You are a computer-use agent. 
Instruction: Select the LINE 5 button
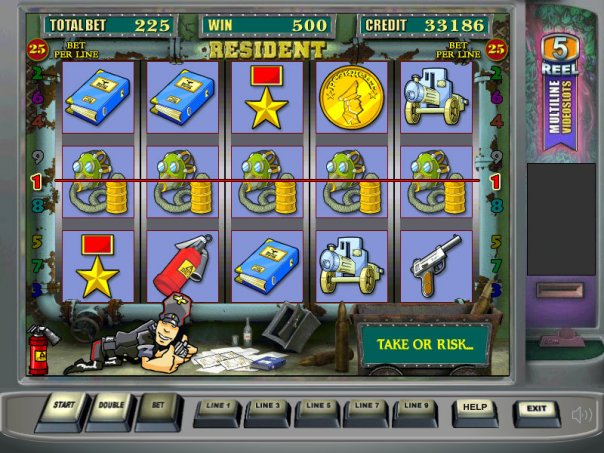pyautogui.click(x=318, y=409)
